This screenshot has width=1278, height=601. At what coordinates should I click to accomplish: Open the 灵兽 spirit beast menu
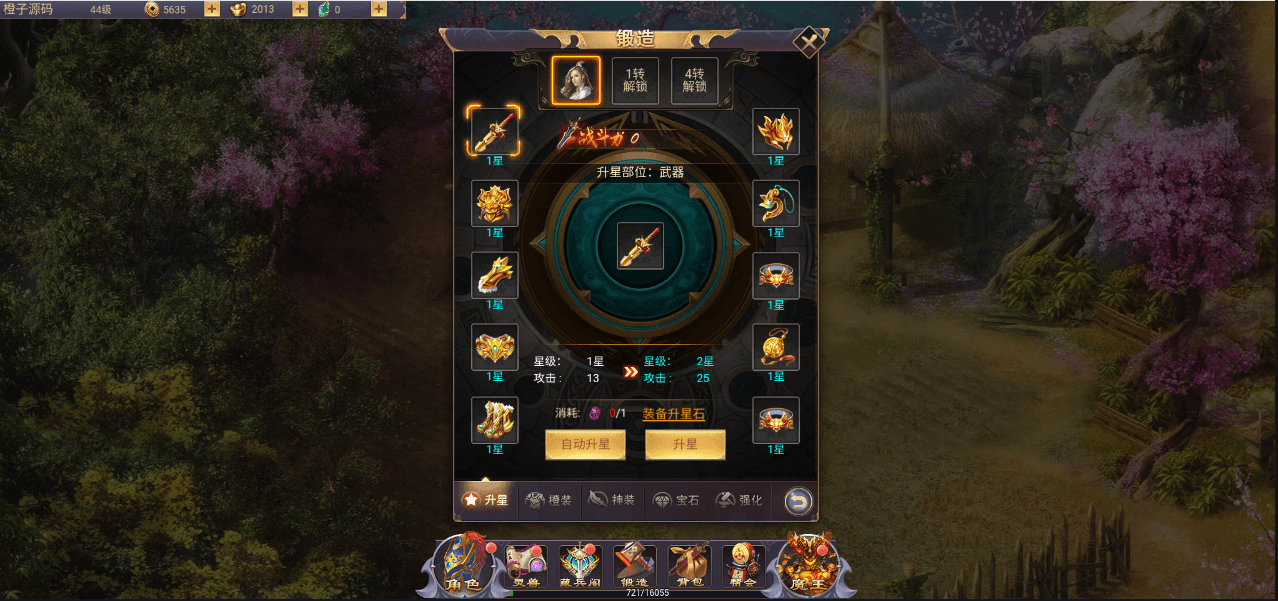tap(525, 566)
